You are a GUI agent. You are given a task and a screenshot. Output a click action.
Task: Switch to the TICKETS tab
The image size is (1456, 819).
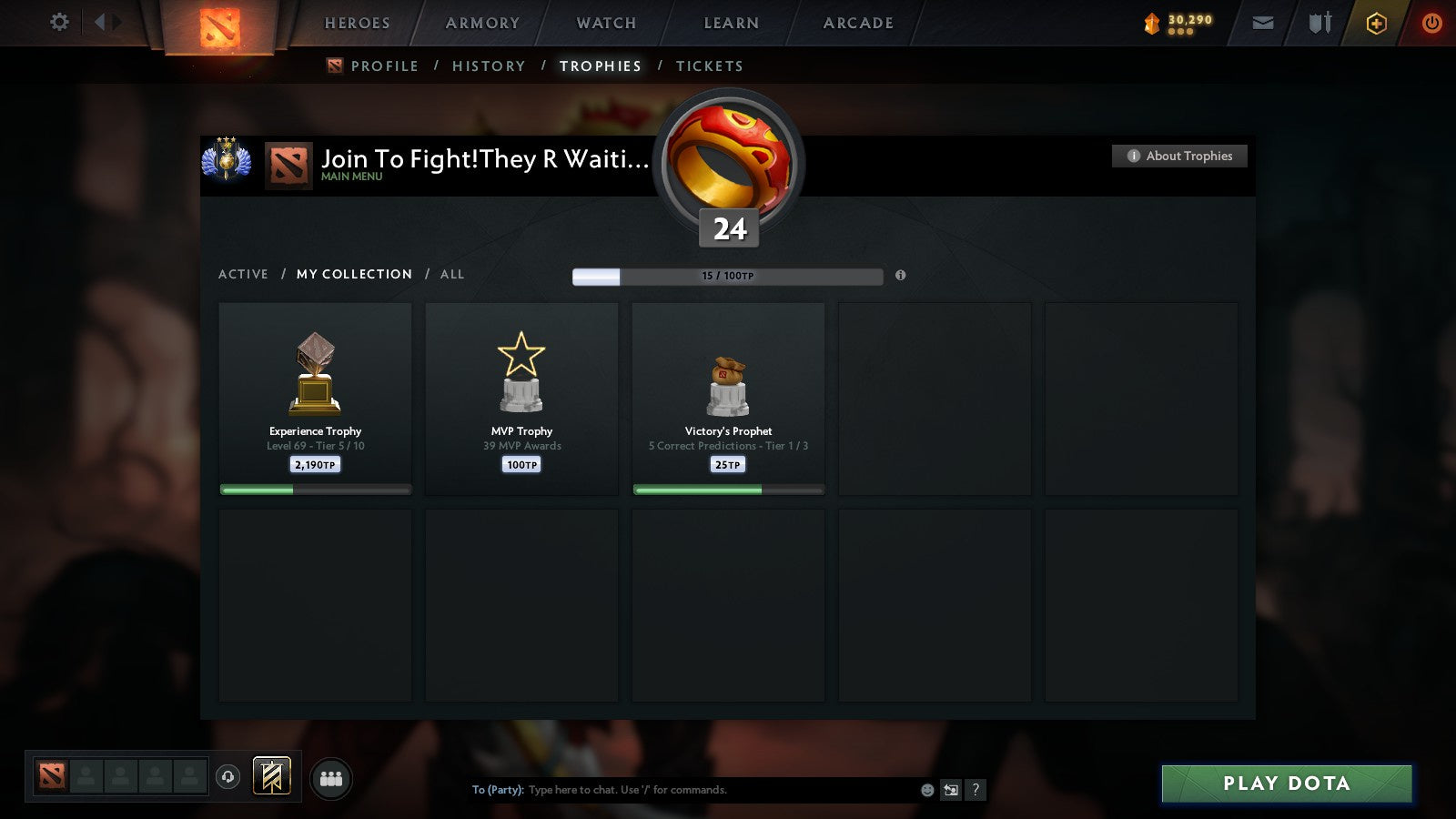coord(709,66)
